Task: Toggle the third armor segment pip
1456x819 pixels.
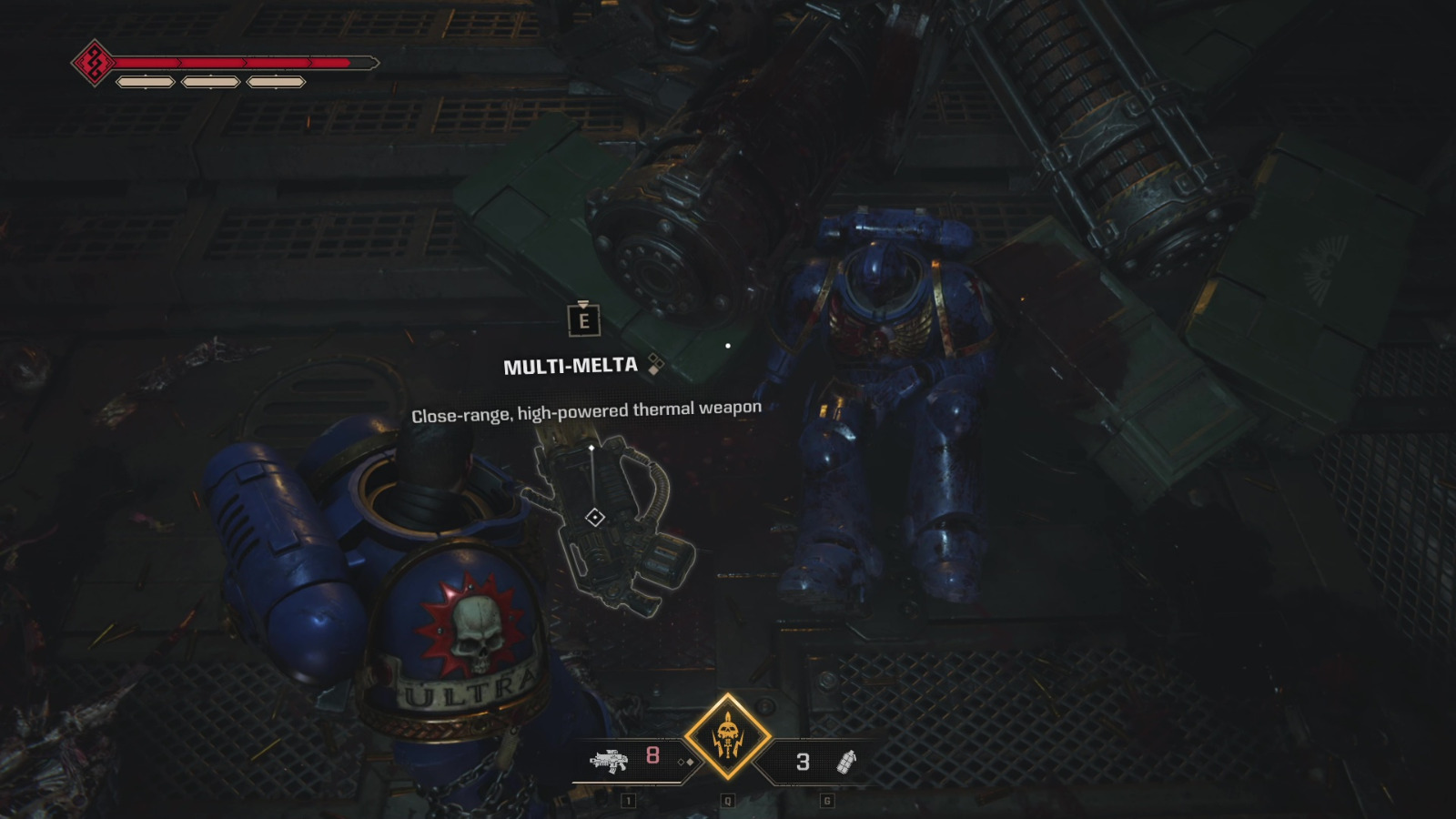Action: [278, 81]
